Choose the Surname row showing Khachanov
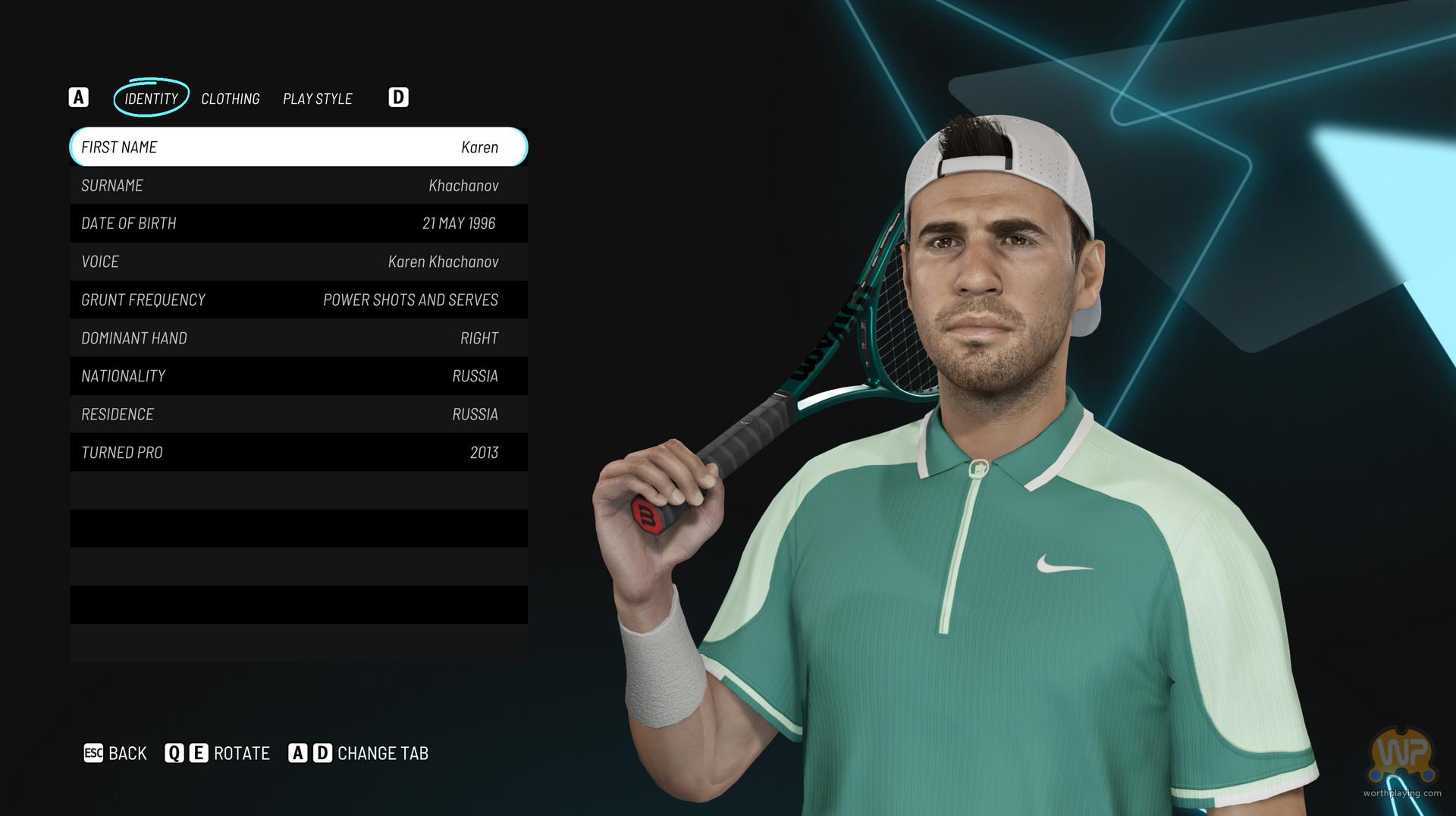Screen dimensions: 1456x816 tap(299, 186)
